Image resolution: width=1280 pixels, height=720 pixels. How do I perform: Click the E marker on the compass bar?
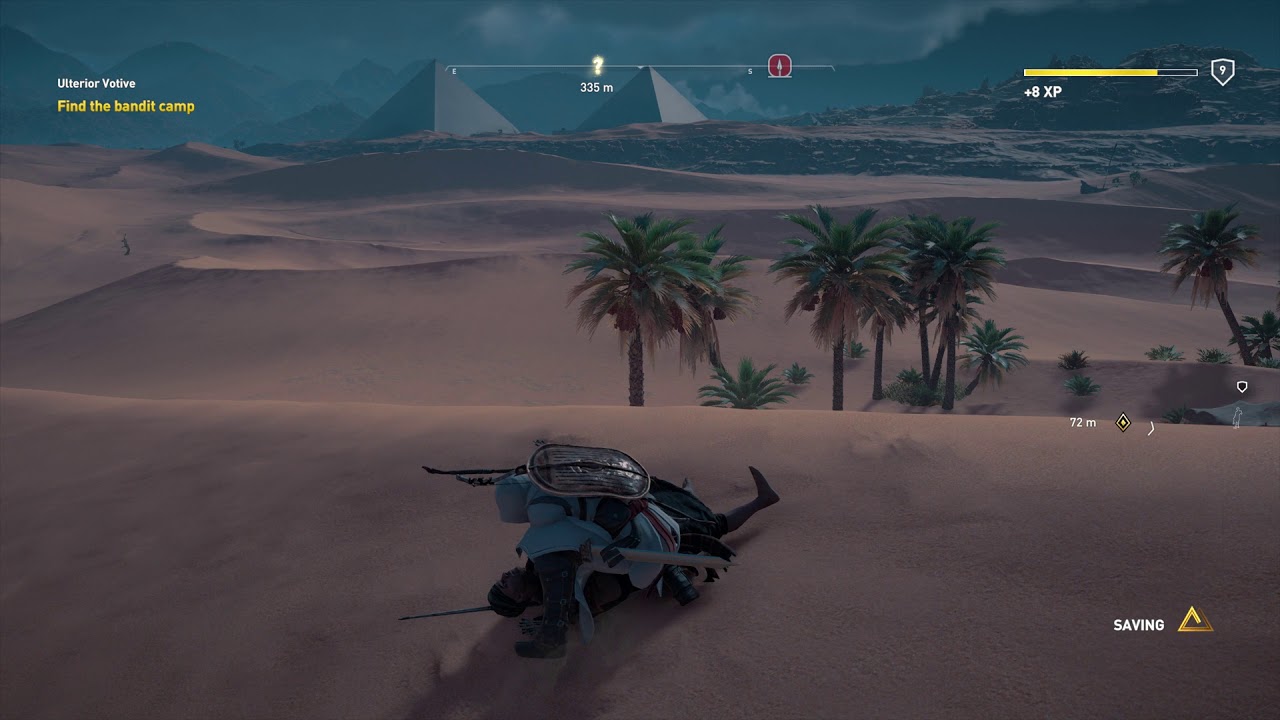(x=453, y=71)
